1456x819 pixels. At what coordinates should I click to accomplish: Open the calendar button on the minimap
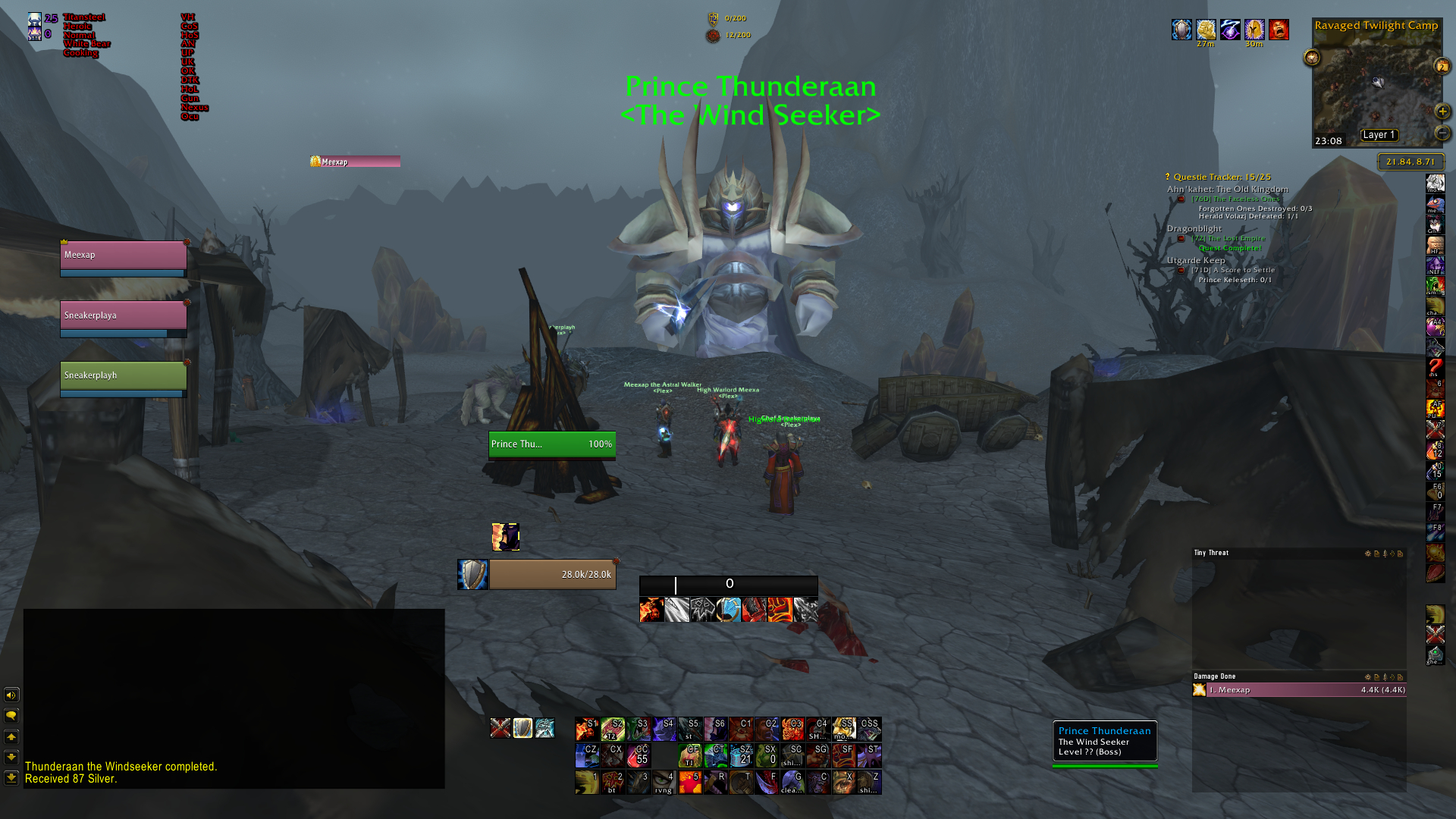1442,67
